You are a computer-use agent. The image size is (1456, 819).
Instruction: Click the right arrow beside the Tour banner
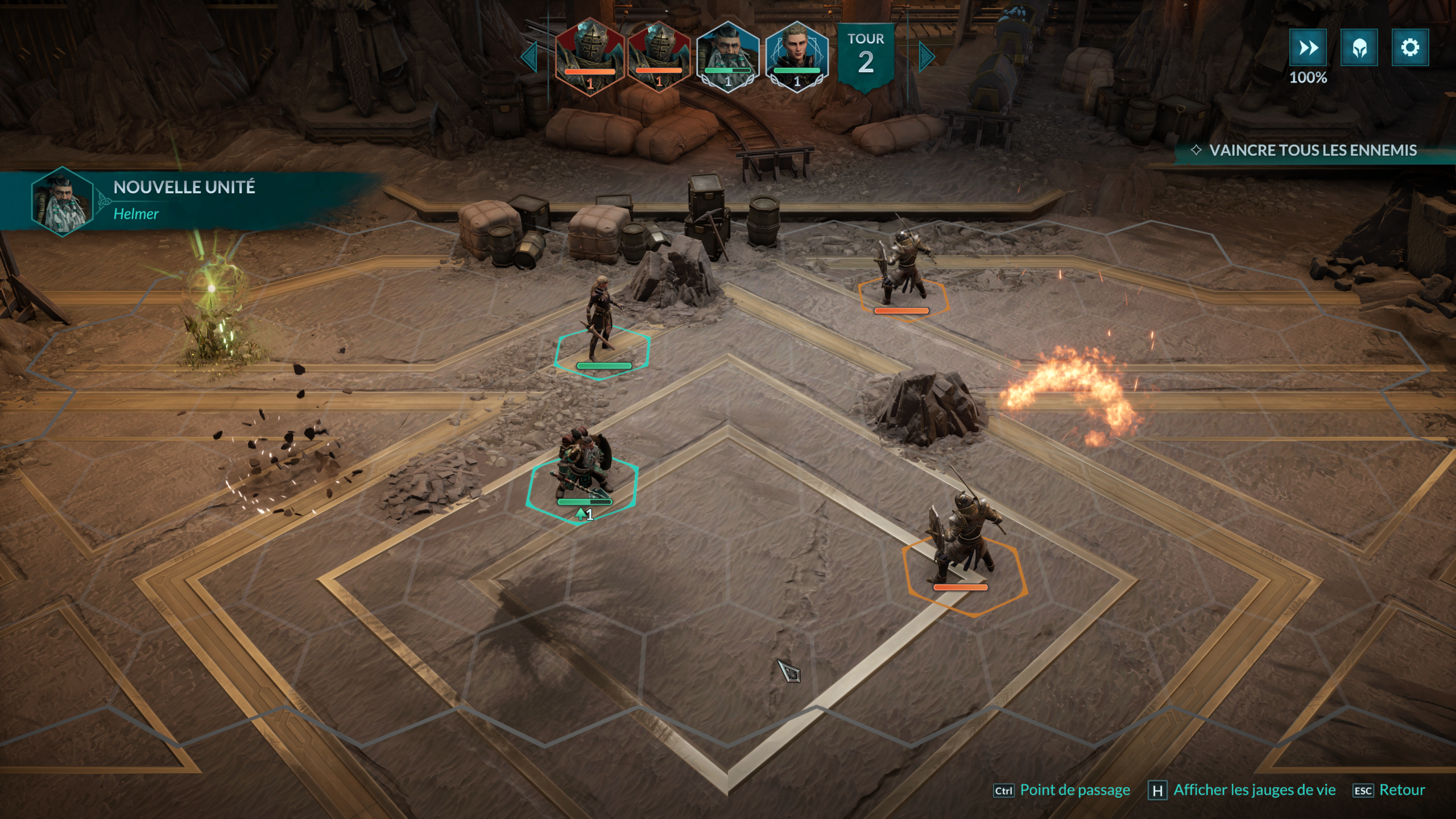[926, 56]
